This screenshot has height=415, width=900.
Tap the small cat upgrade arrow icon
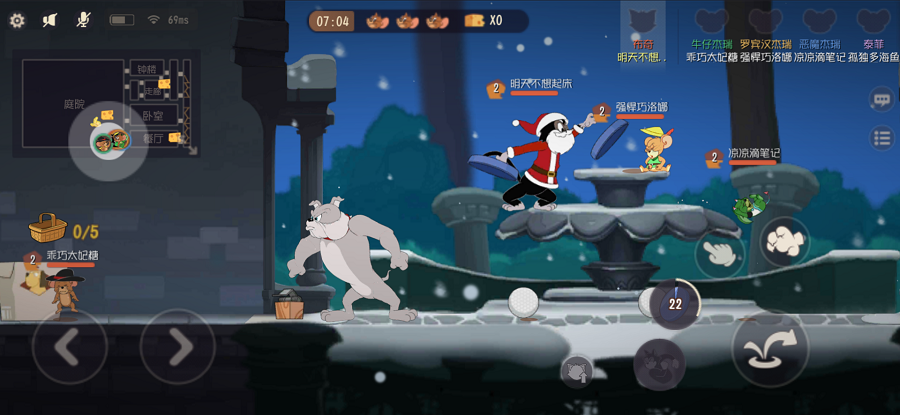(x=577, y=372)
